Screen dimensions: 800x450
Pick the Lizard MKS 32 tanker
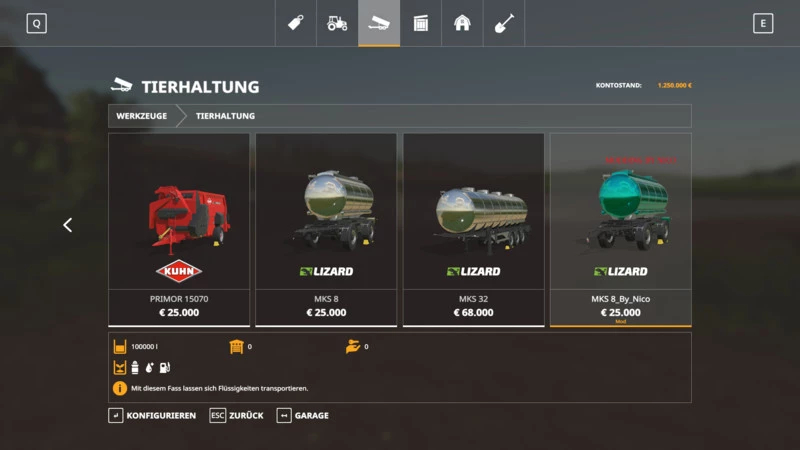point(473,229)
